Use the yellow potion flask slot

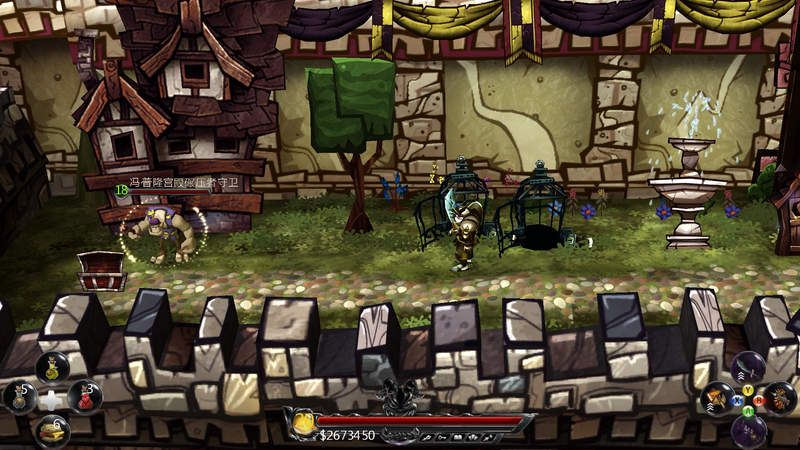pyautogui.click(x=52, y=367)
